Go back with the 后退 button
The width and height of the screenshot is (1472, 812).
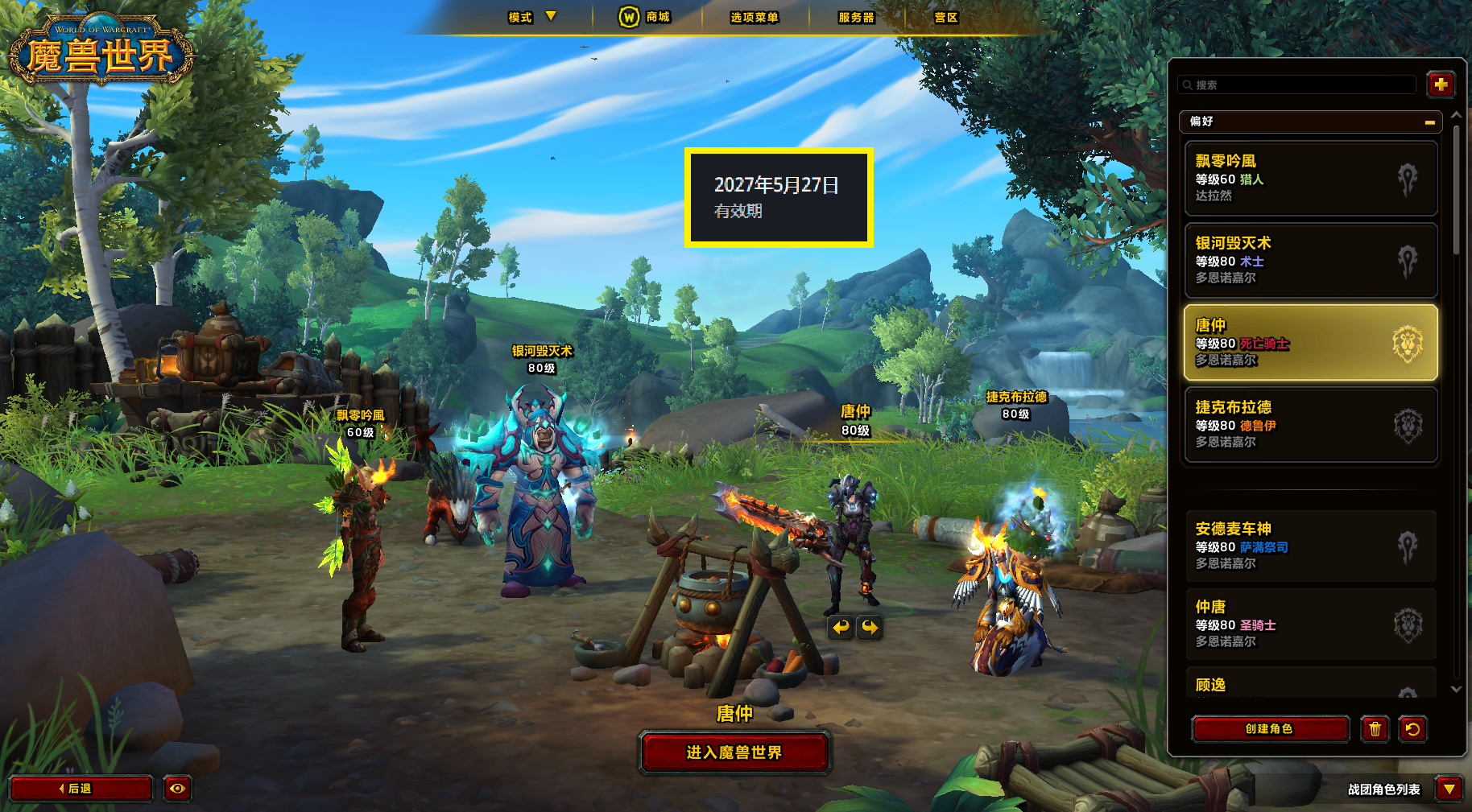pyautogui.click(x=81, y=789)
